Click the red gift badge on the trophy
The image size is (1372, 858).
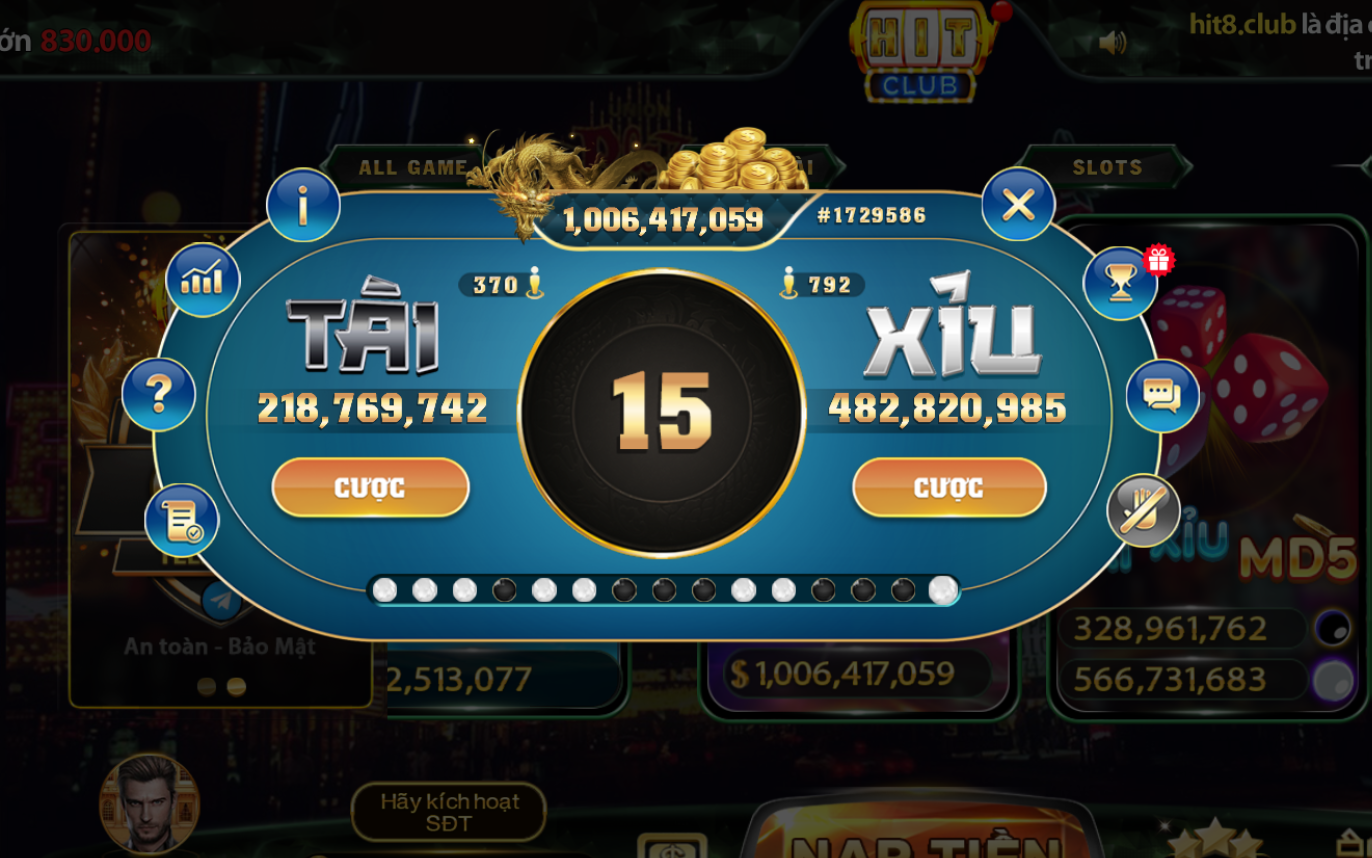tap(1157, 260)
